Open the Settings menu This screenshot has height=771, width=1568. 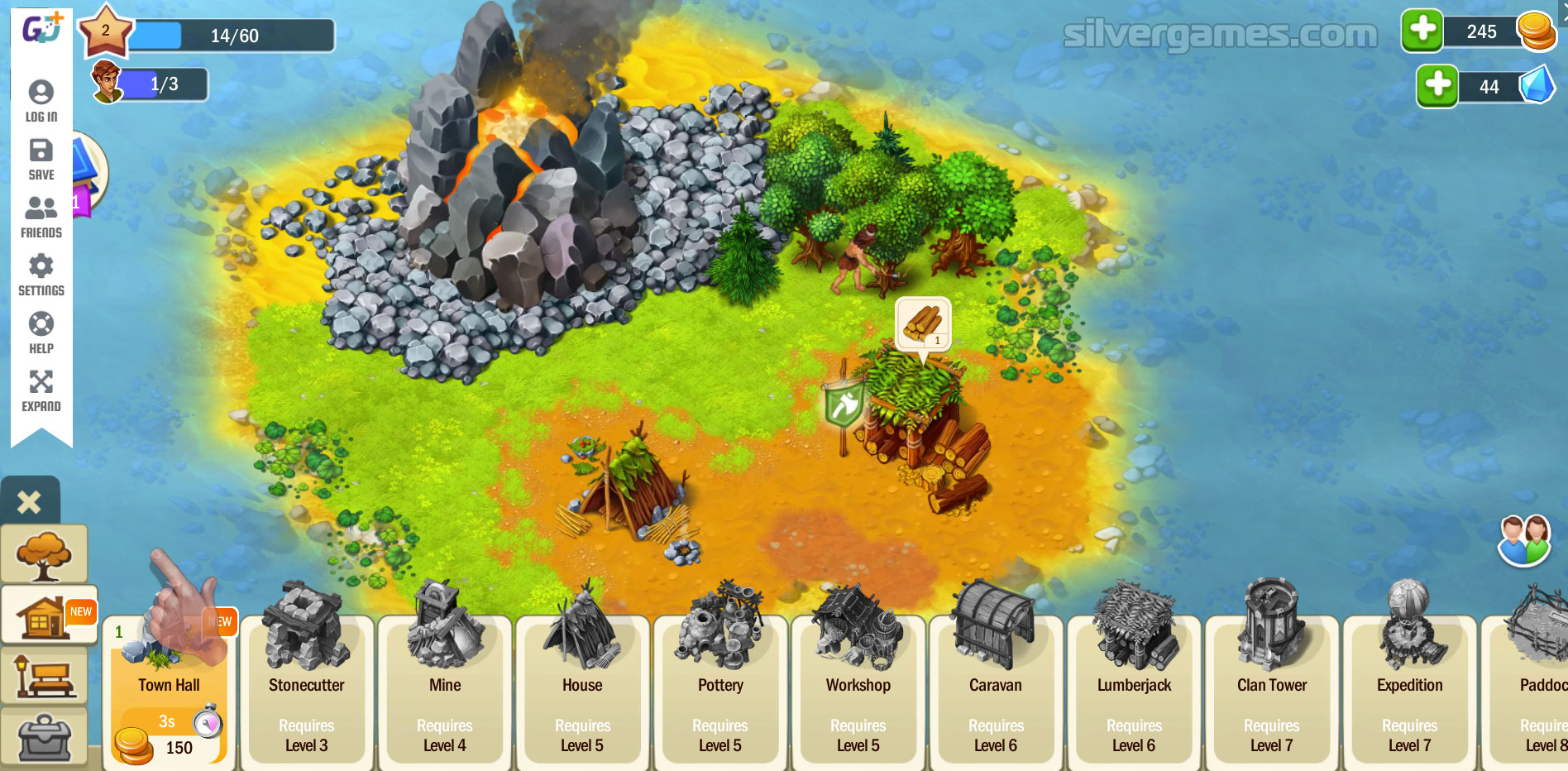41,275
